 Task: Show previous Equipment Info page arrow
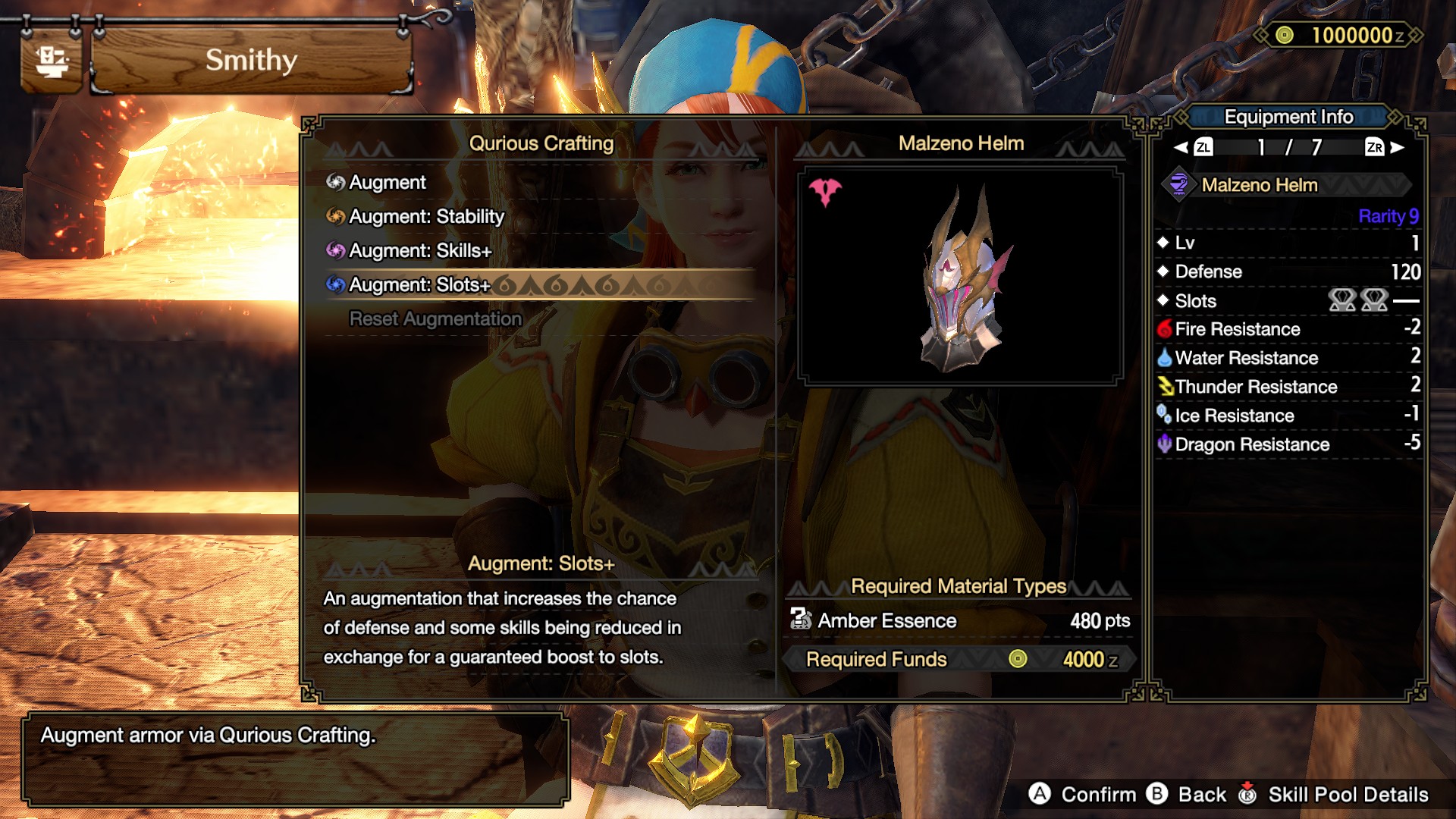click(1181, 147)
